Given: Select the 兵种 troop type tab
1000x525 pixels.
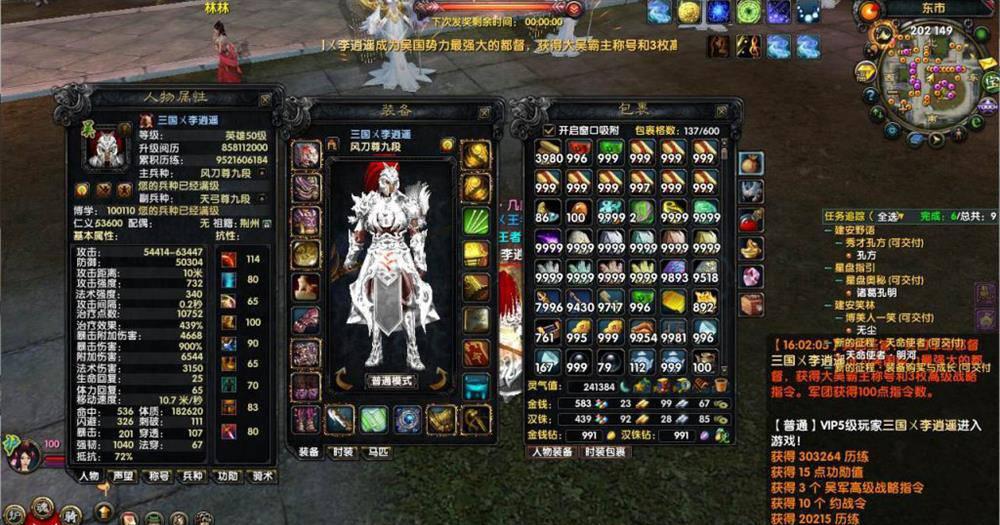Looking at the screenshot, I should coord(194,476).
